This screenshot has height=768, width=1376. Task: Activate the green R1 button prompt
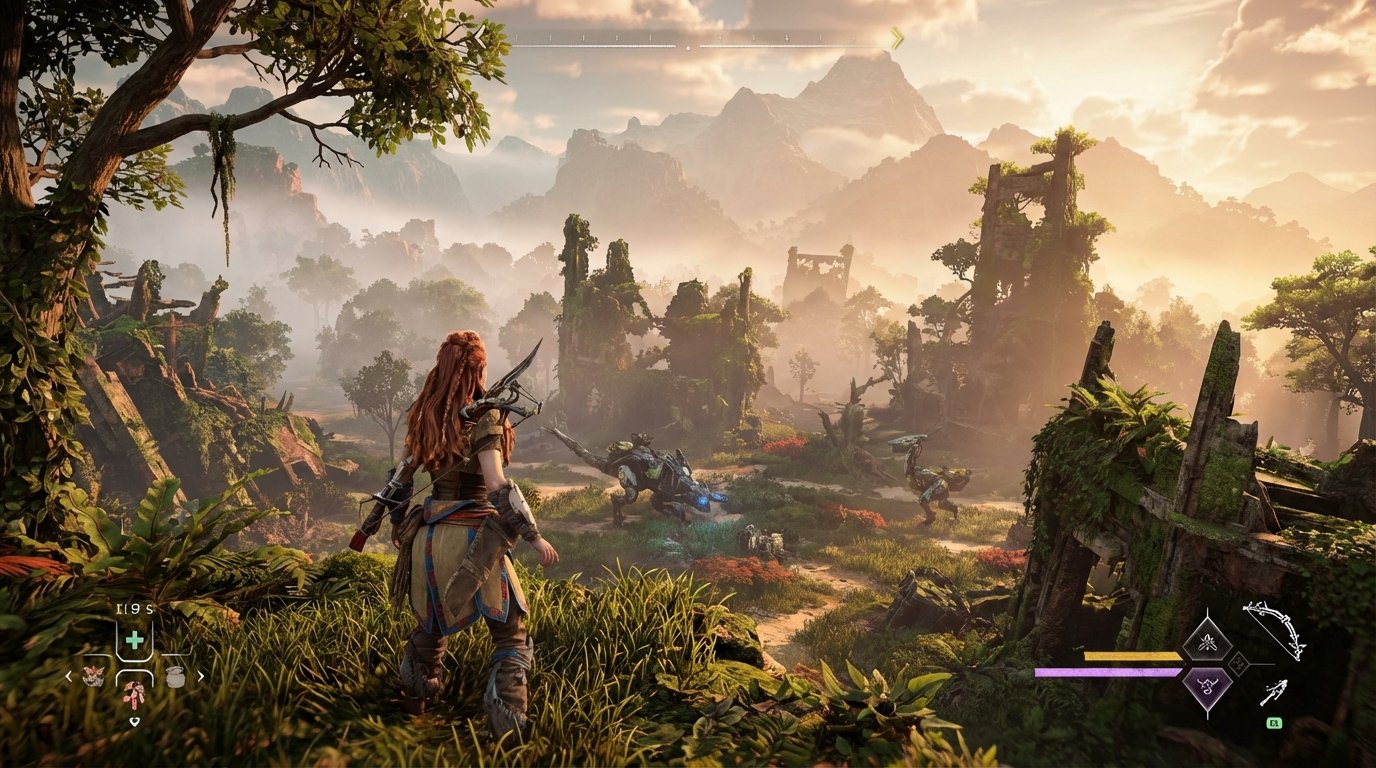(x=1274, y=723)
